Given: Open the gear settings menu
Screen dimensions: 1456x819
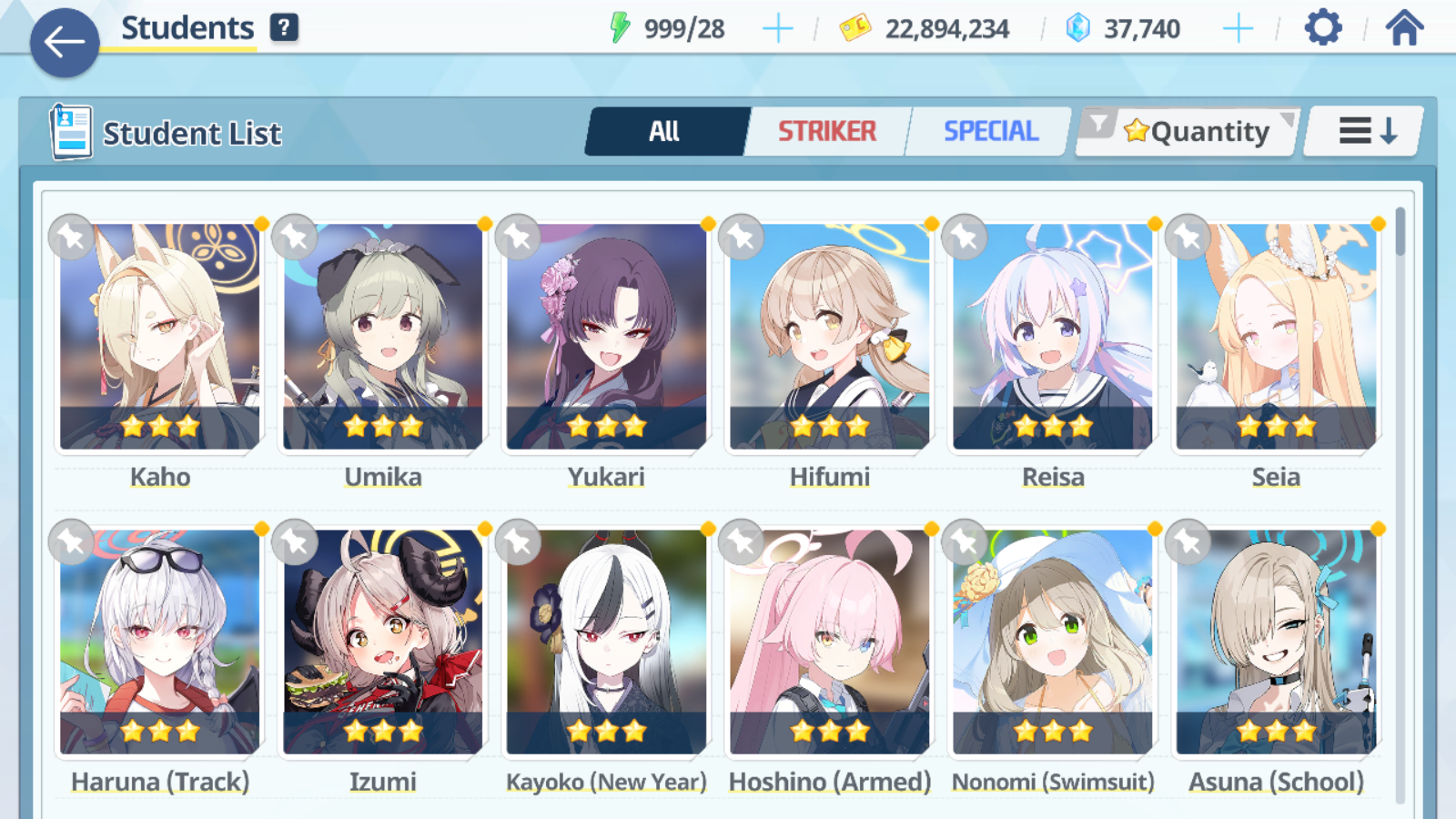Looking at the screenshot, I should pos(1323,27).
